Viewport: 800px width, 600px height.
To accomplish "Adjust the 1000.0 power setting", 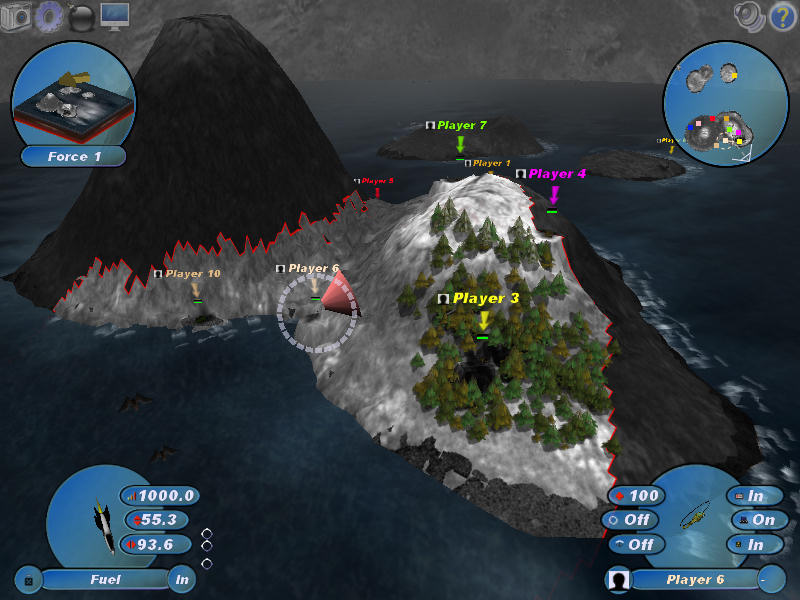I will pyautogui.click(x=160, y=495).
